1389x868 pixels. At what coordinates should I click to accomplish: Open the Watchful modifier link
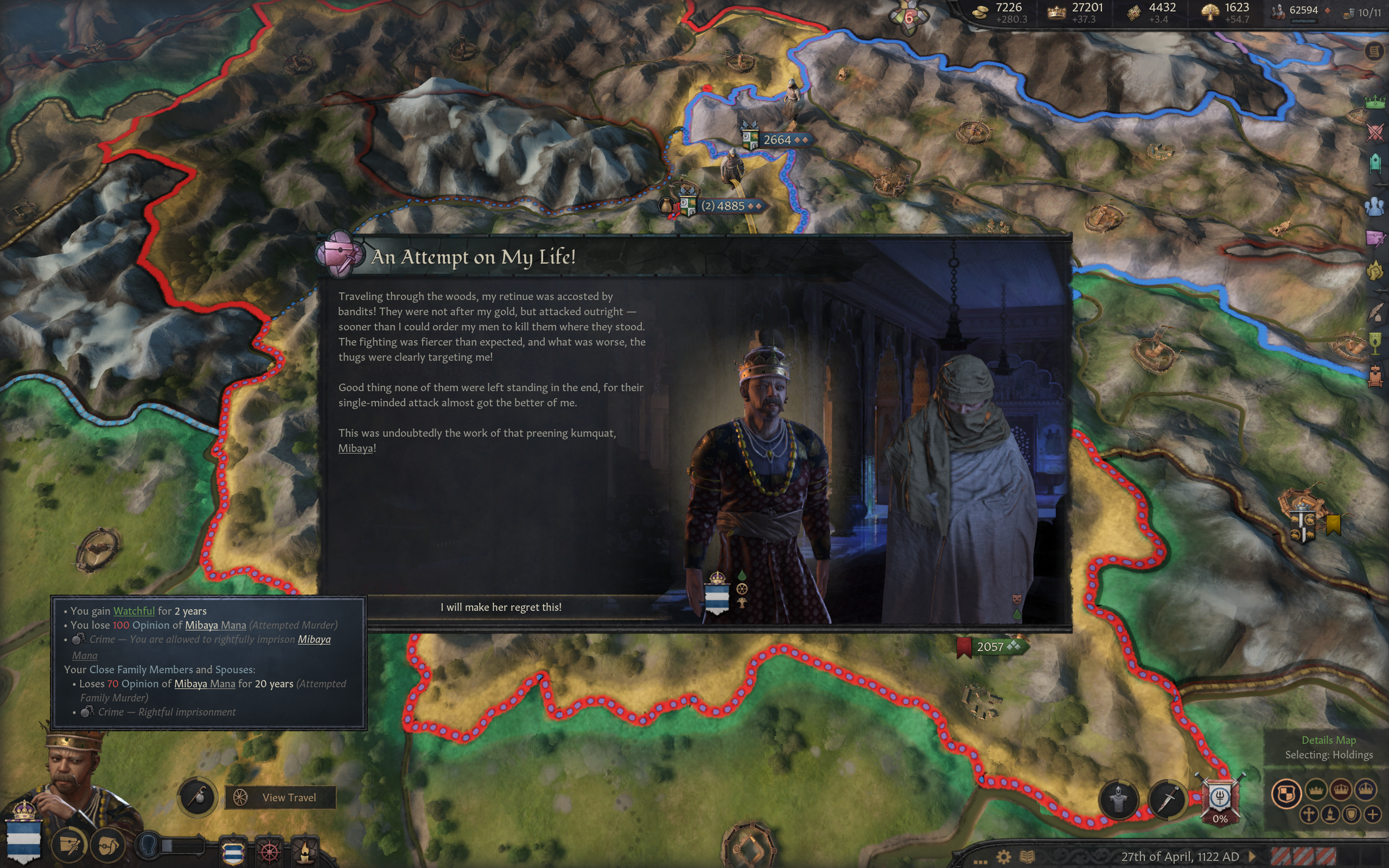(133, 611)
